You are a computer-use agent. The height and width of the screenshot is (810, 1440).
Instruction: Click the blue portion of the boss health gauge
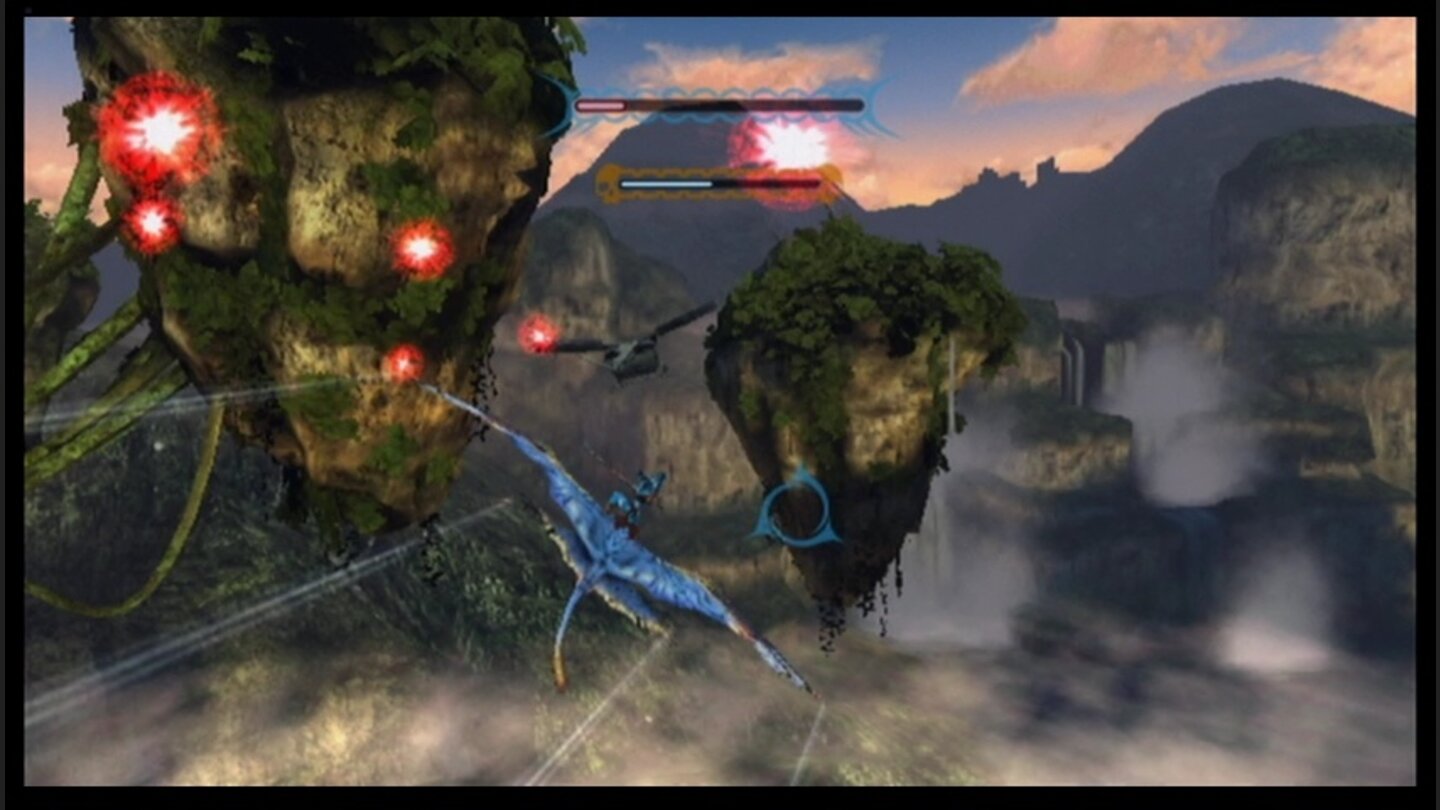click(665, 186)
